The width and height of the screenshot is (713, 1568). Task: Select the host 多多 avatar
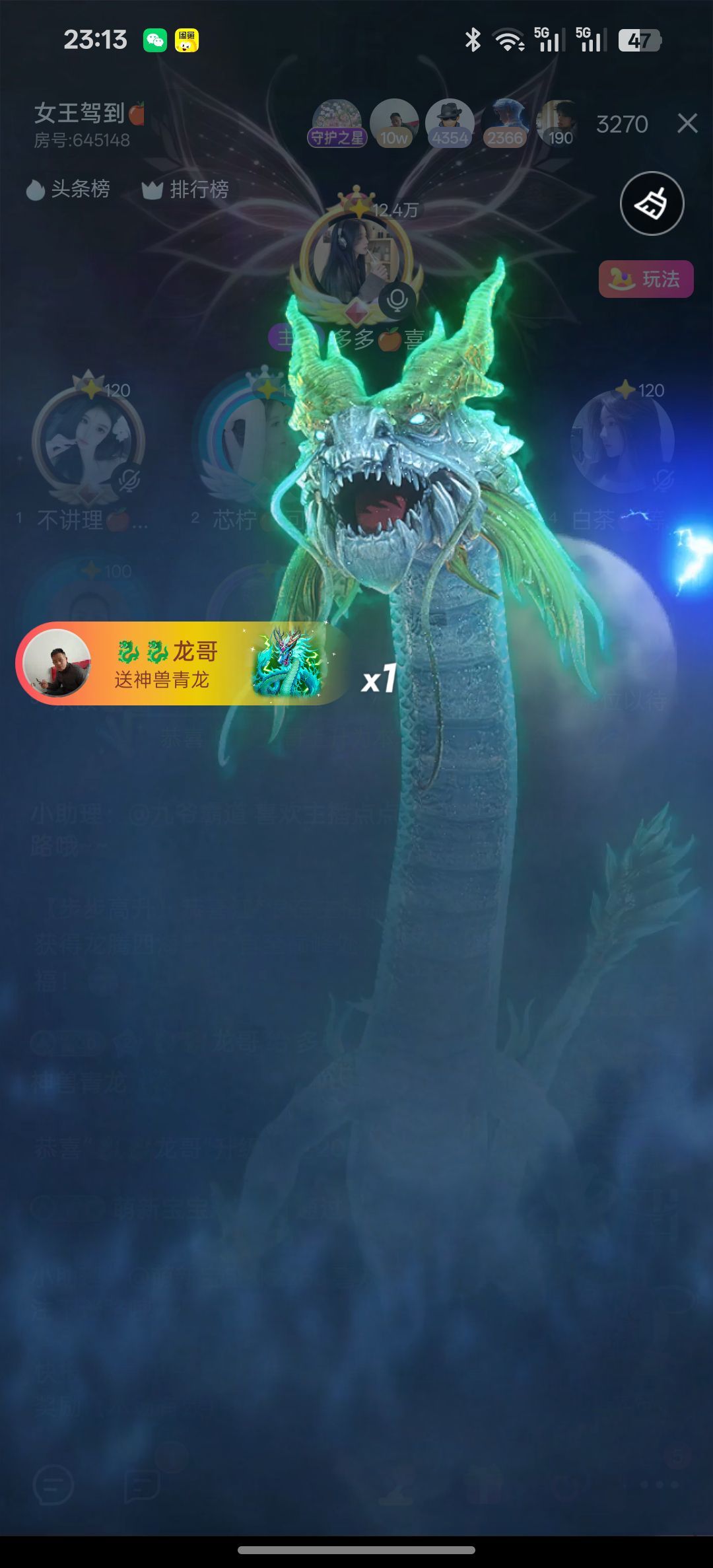(356, 259)
